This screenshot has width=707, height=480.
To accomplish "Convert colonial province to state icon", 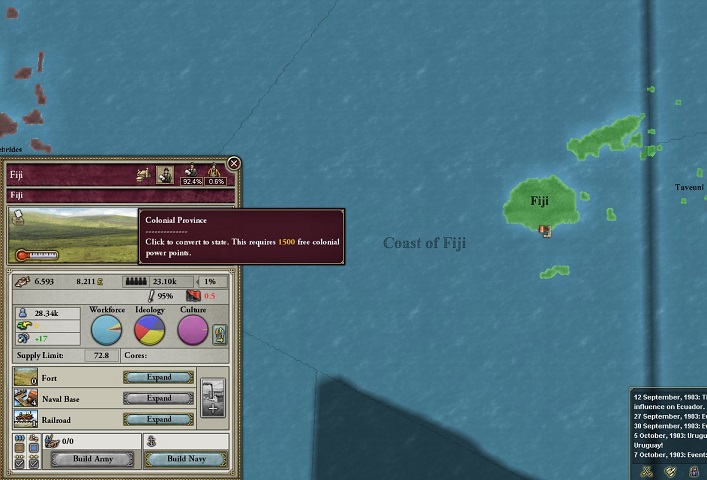I will click(x=166, y=175).
